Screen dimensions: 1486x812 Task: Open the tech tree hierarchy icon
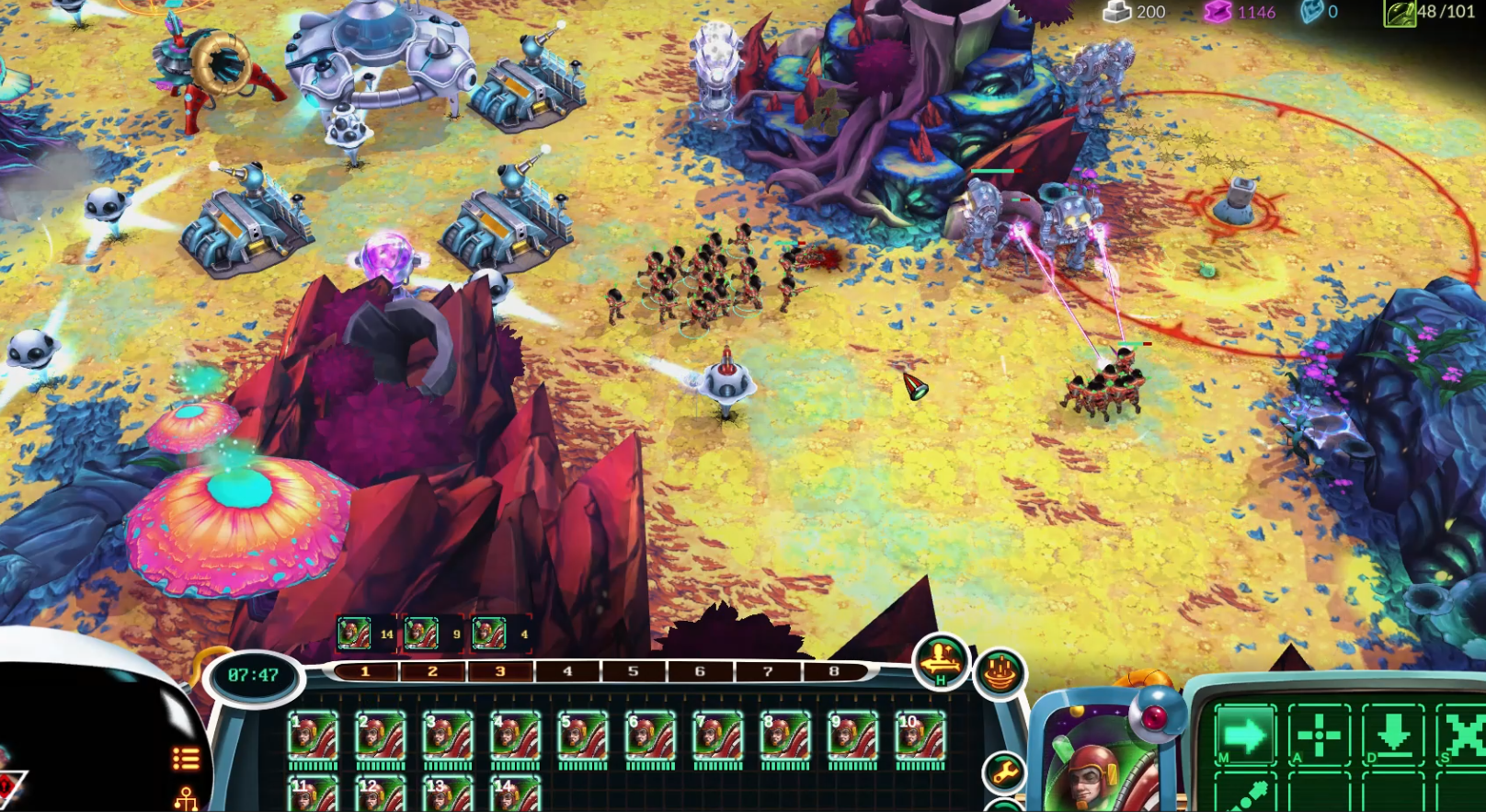186,797
